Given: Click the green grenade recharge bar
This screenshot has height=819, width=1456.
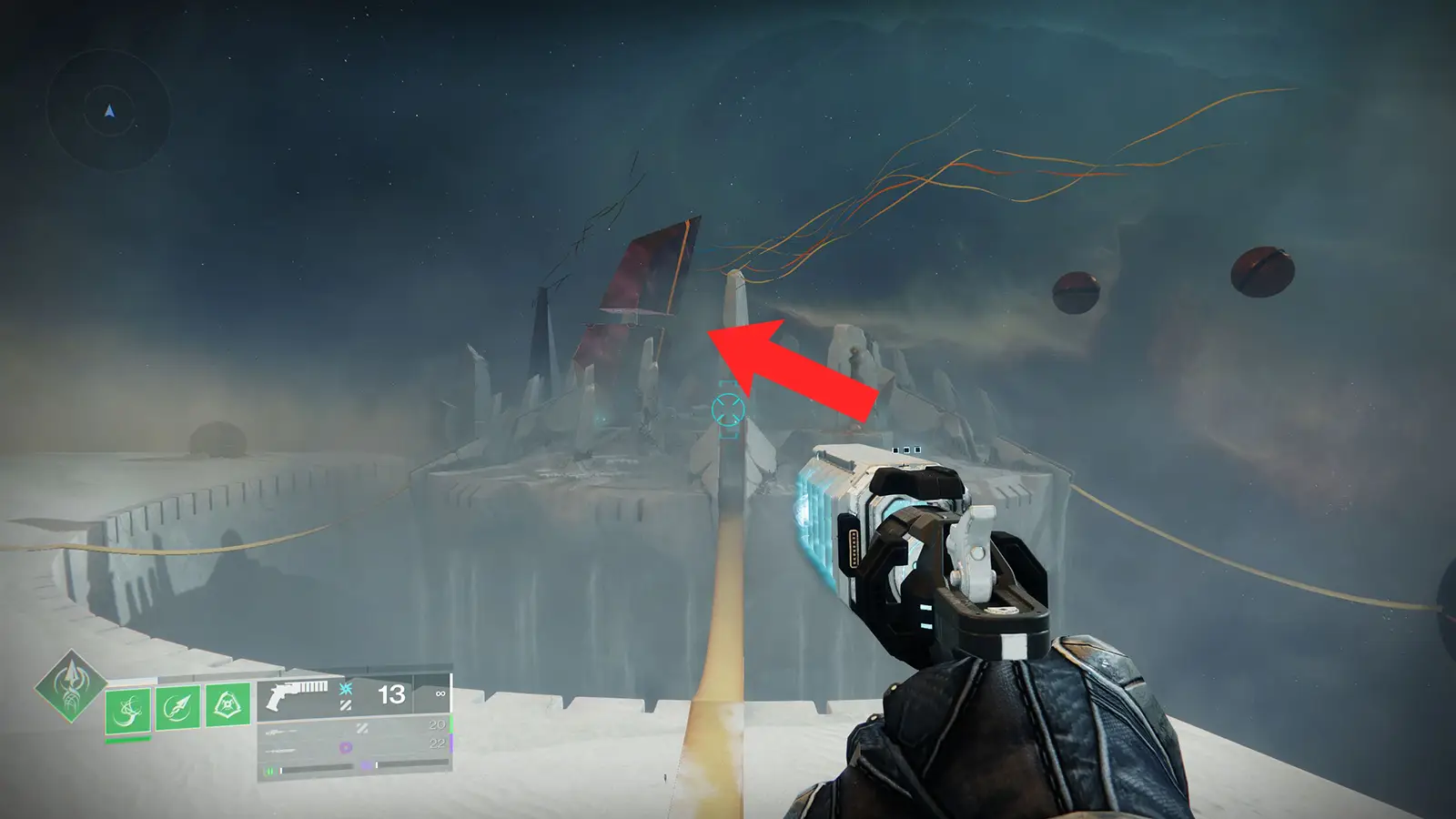Looking at the screenshot, I should [x=127, y=740].
